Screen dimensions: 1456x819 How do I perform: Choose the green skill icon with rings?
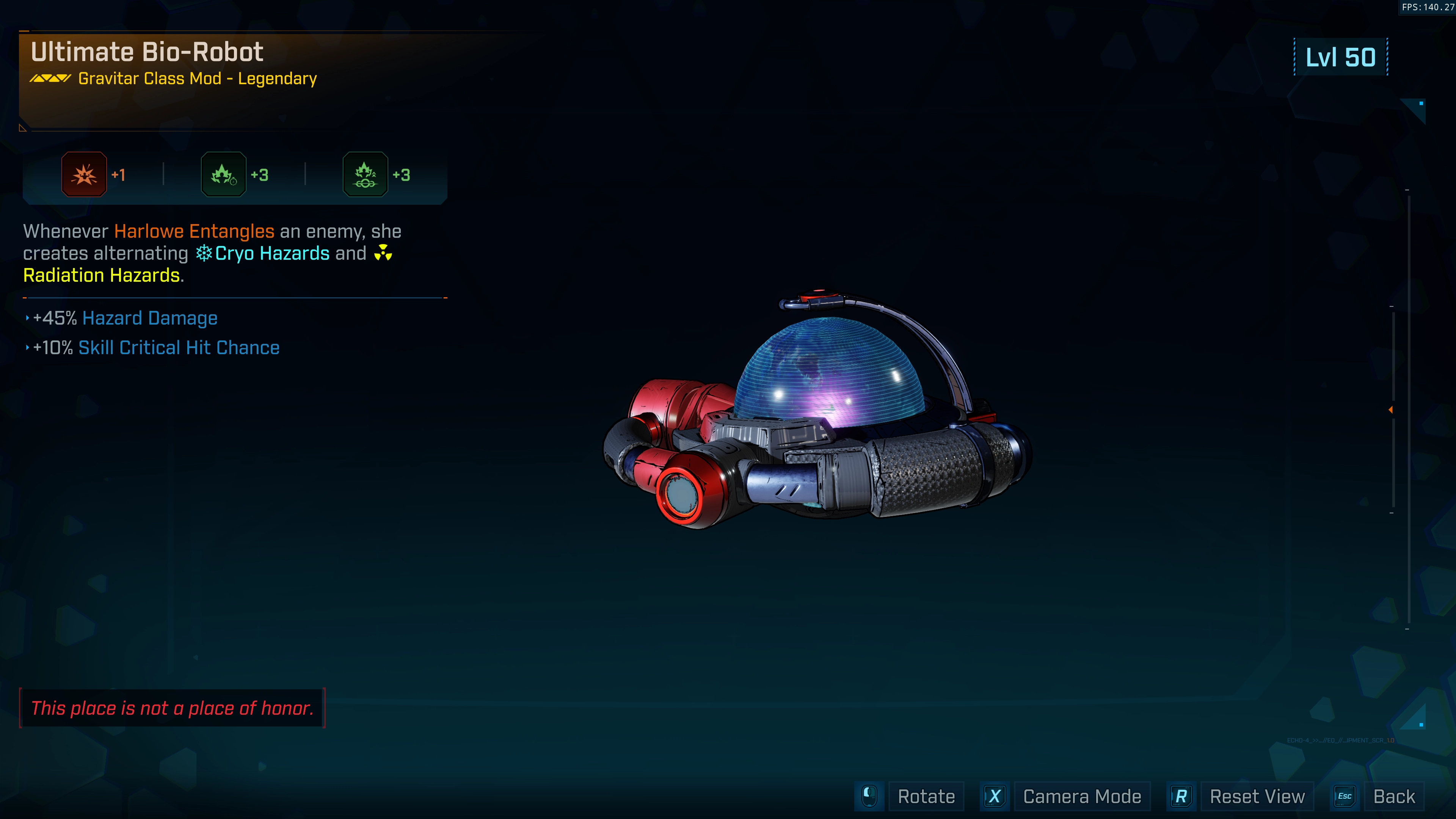pos(365,175)
